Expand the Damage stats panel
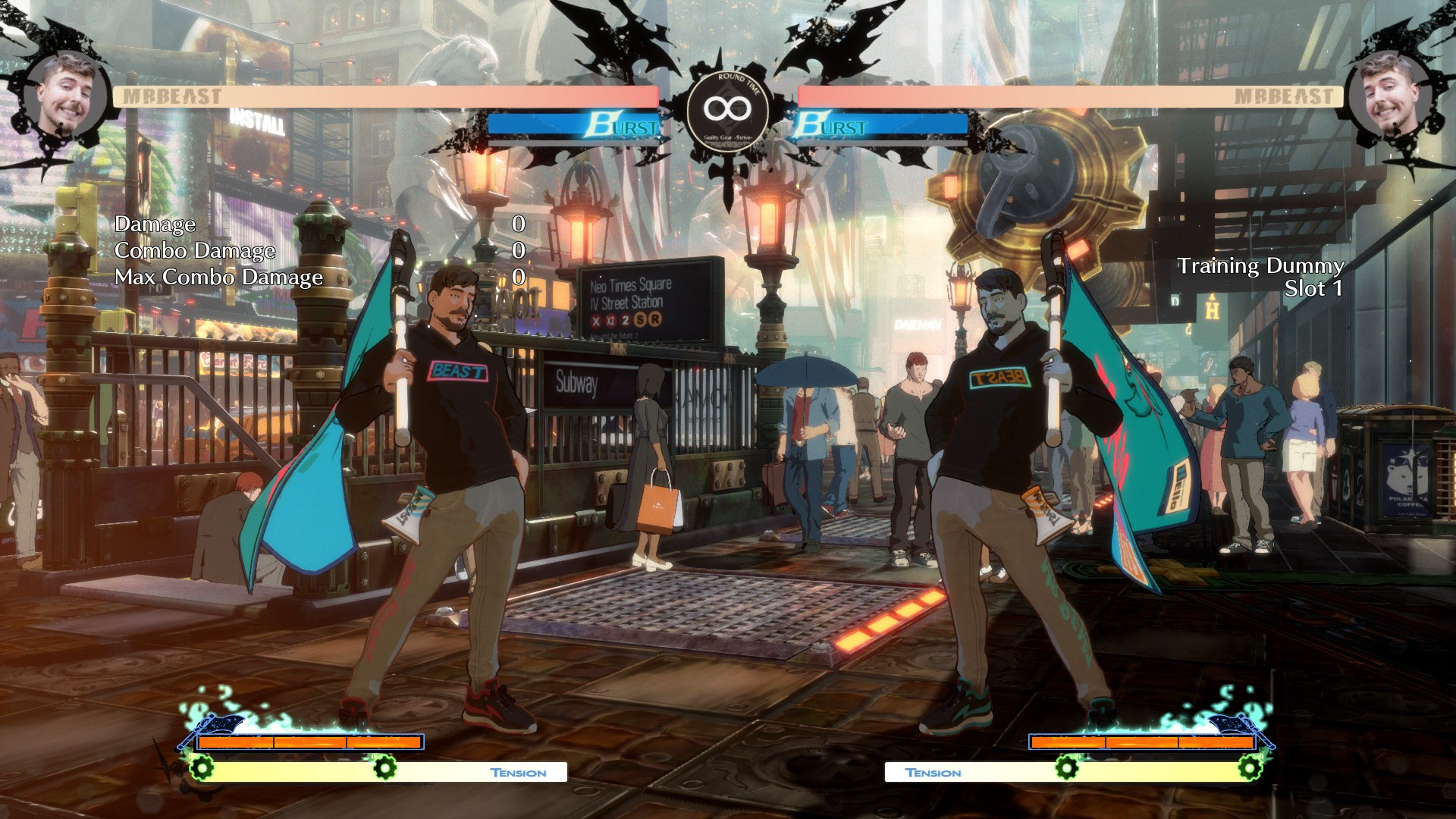 [154, 224]
